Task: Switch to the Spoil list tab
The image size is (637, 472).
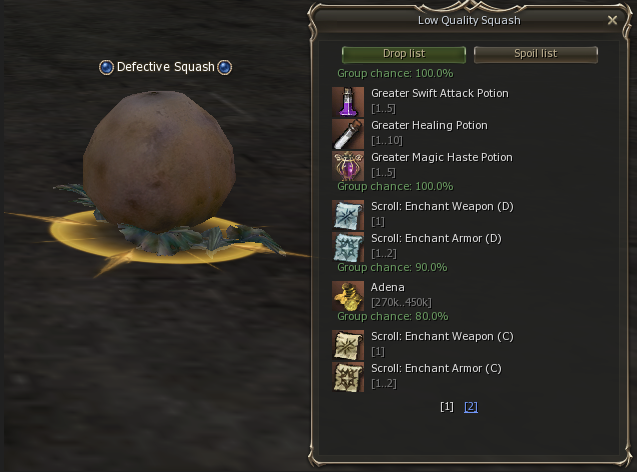Action: (x=535, y=54)
